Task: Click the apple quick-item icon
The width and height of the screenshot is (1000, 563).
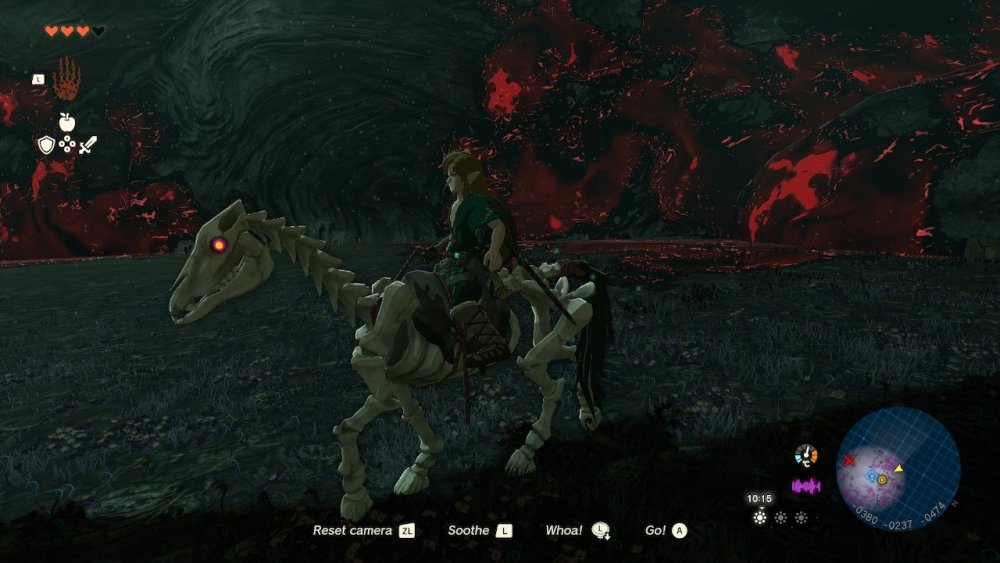Action: (66, 122)
